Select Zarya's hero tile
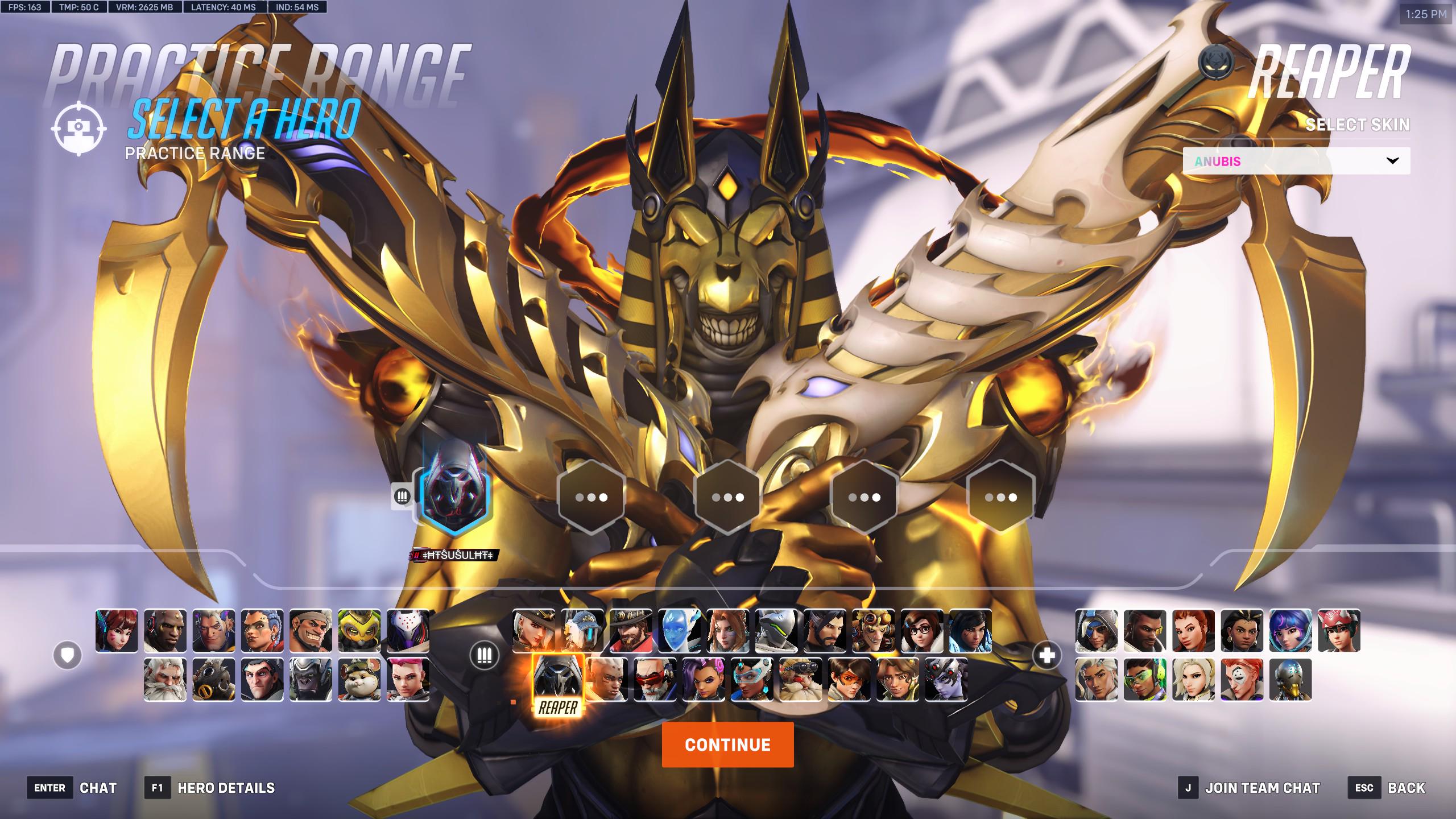Viewport: 1456px width, 819px height. [x=408, y=679]
